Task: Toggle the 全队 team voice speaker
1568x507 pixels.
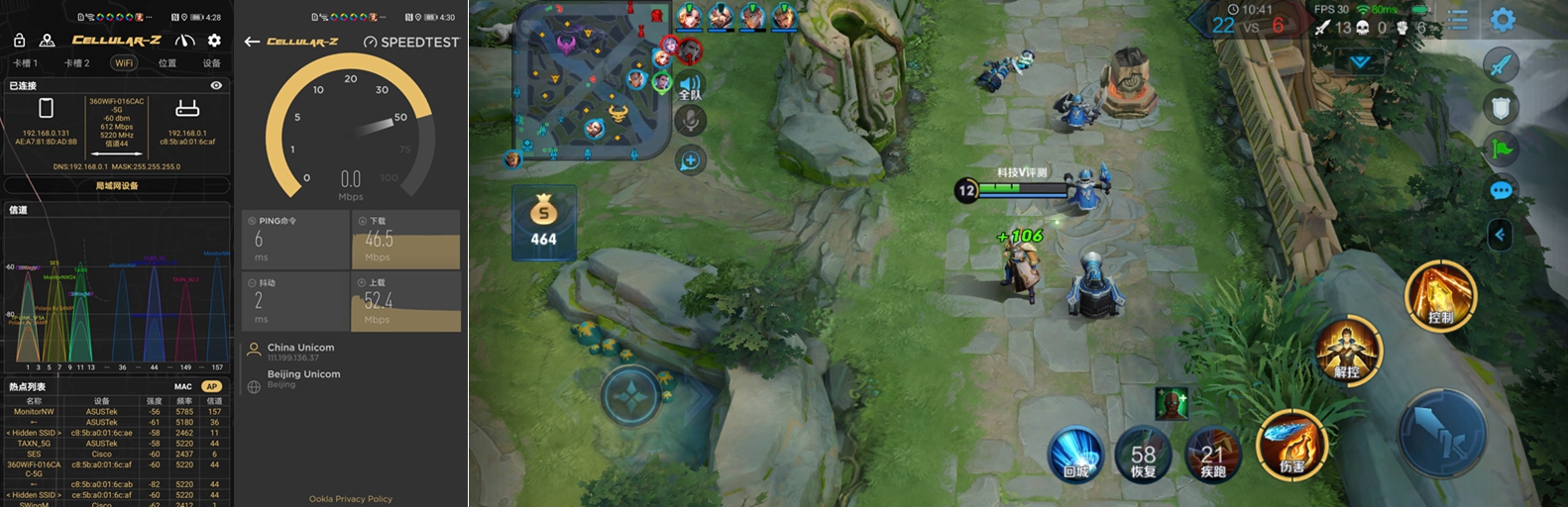Action: (690, 86)
